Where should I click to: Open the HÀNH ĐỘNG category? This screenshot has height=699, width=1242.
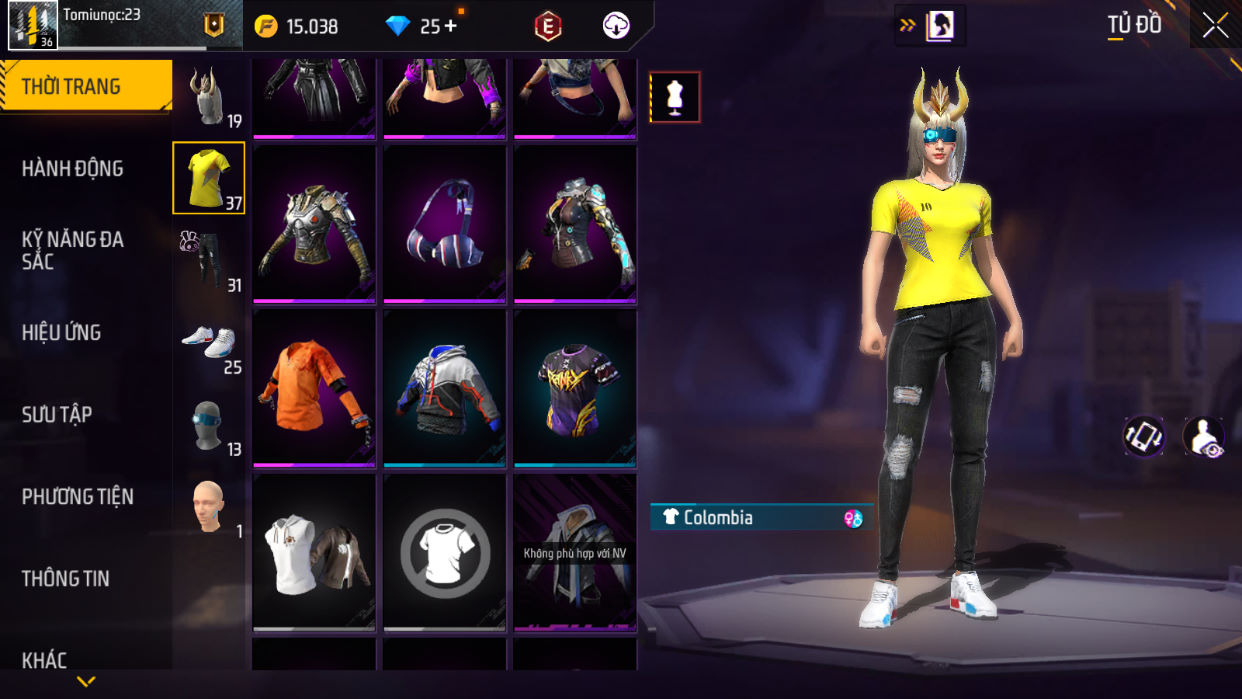pyautogui.click(x=73, y=168)
